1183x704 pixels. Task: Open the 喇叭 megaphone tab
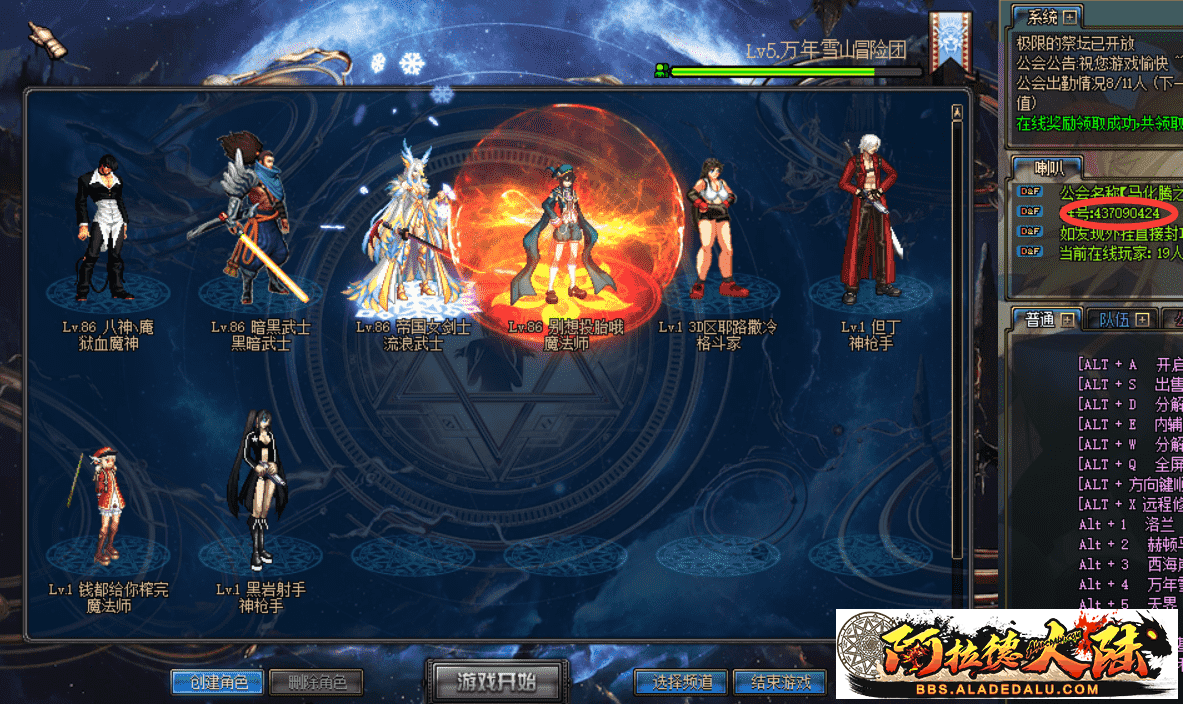1035,167
